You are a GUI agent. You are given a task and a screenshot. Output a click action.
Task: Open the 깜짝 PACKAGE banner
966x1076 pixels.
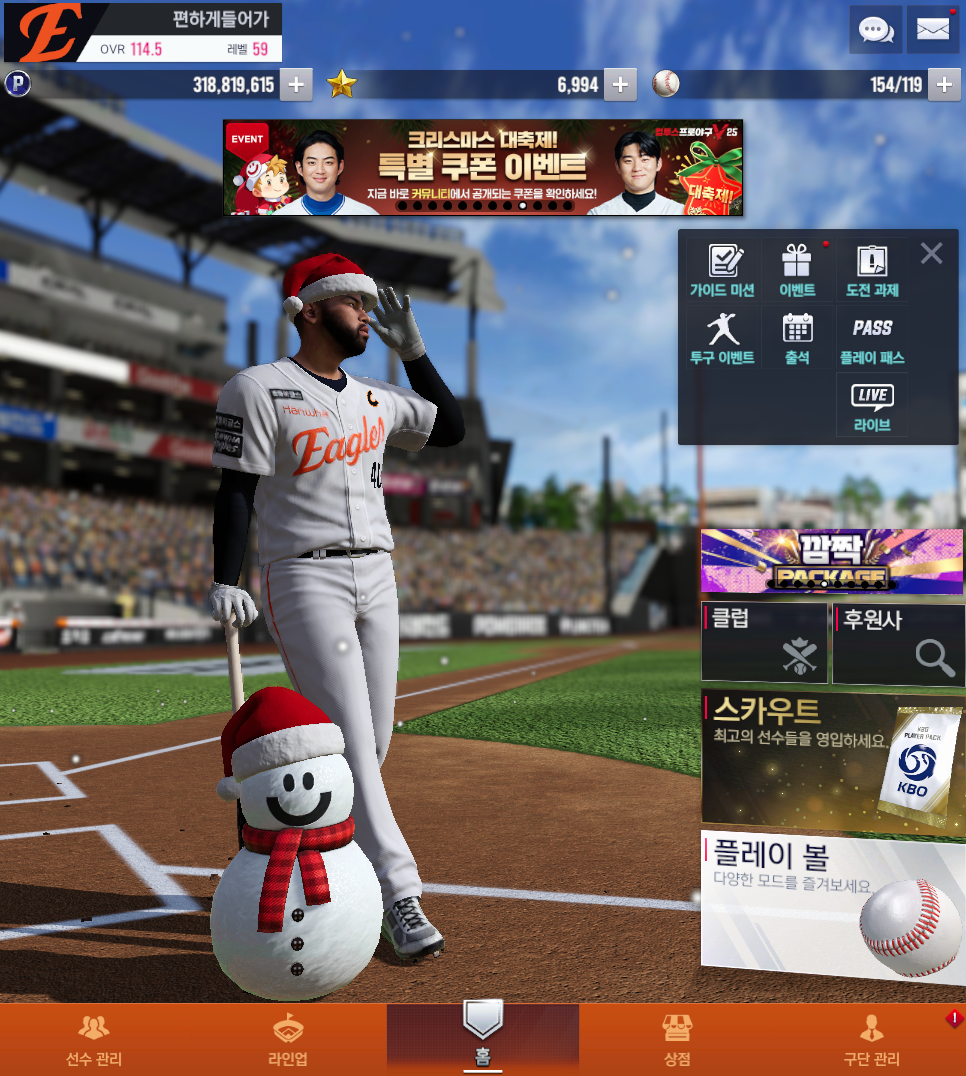(832, 562)
